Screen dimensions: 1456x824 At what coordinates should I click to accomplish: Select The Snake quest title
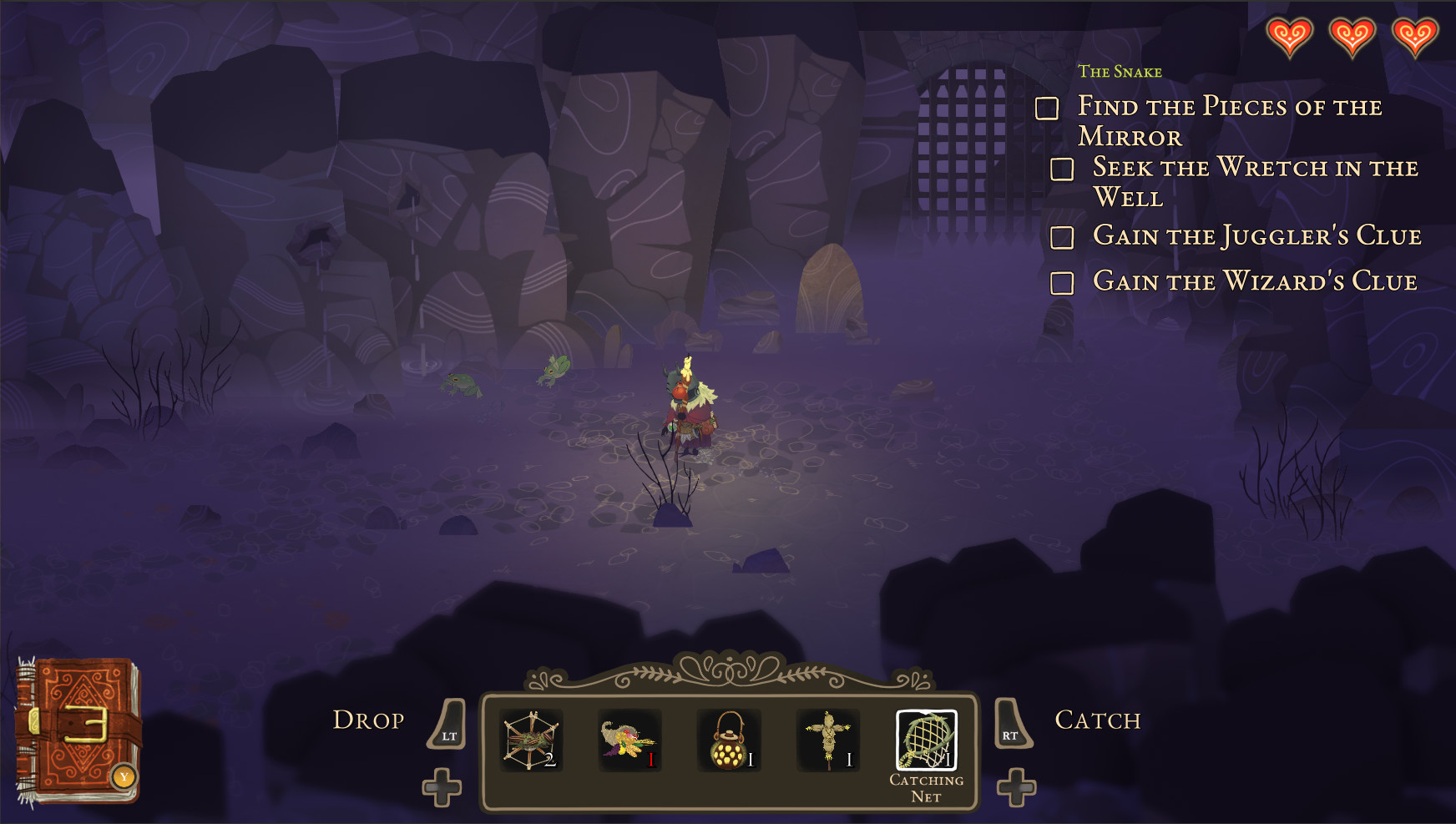click(x=1120, y=72)
